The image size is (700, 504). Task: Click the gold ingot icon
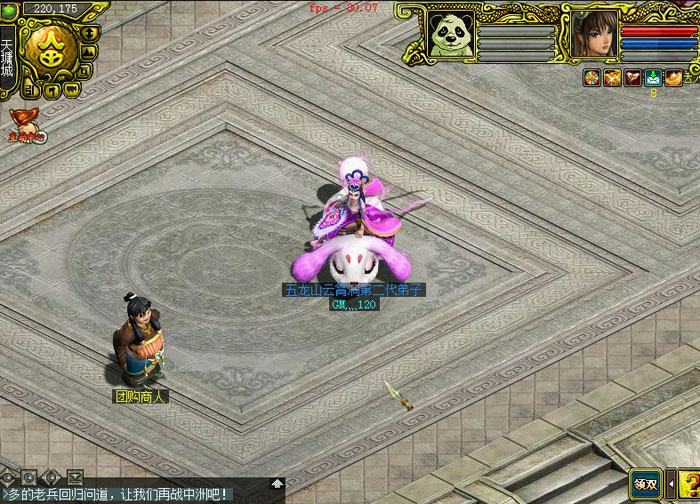click(x=673, y=78)
